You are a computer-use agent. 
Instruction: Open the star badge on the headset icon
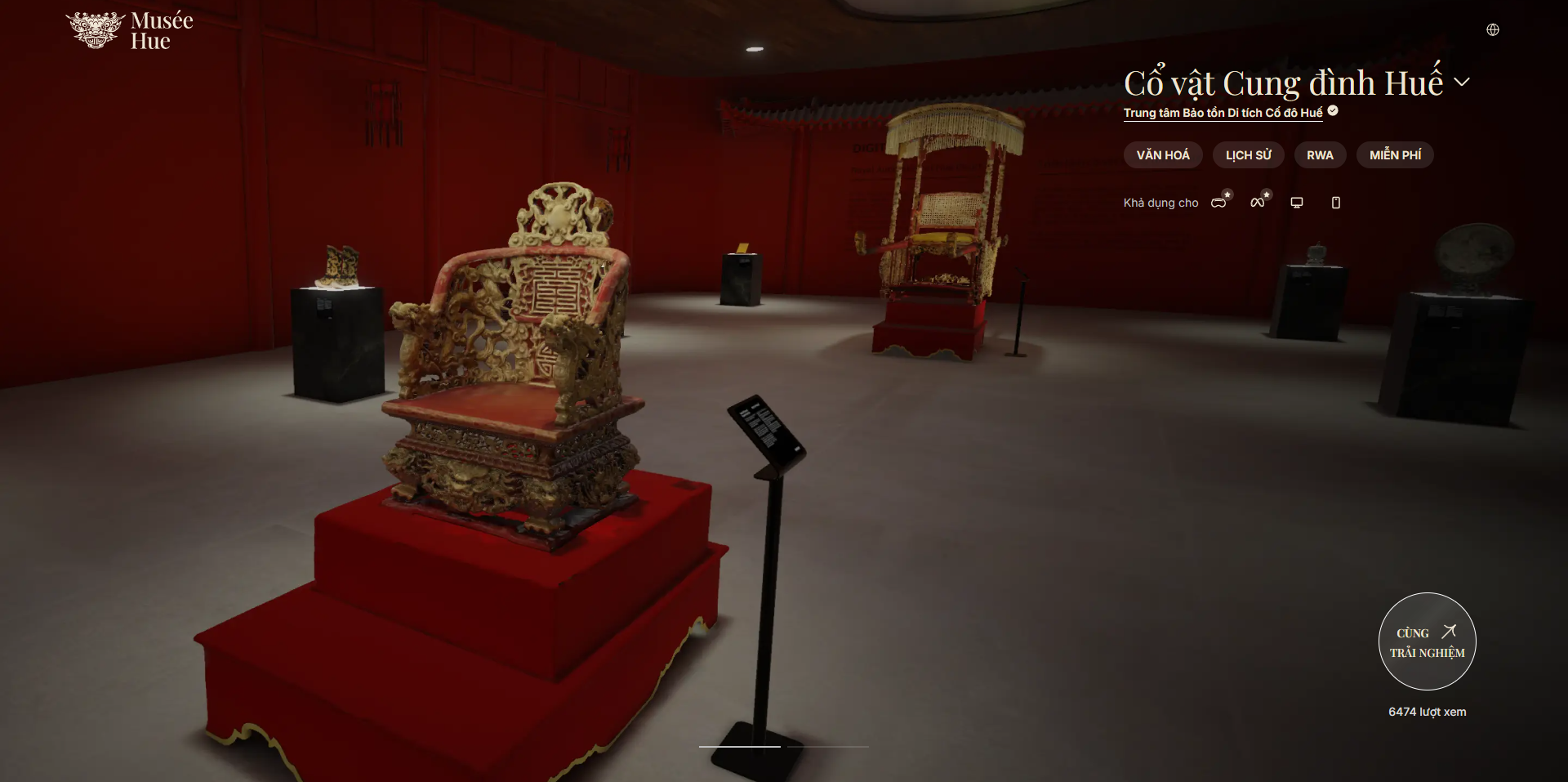tap(1226, 194)
